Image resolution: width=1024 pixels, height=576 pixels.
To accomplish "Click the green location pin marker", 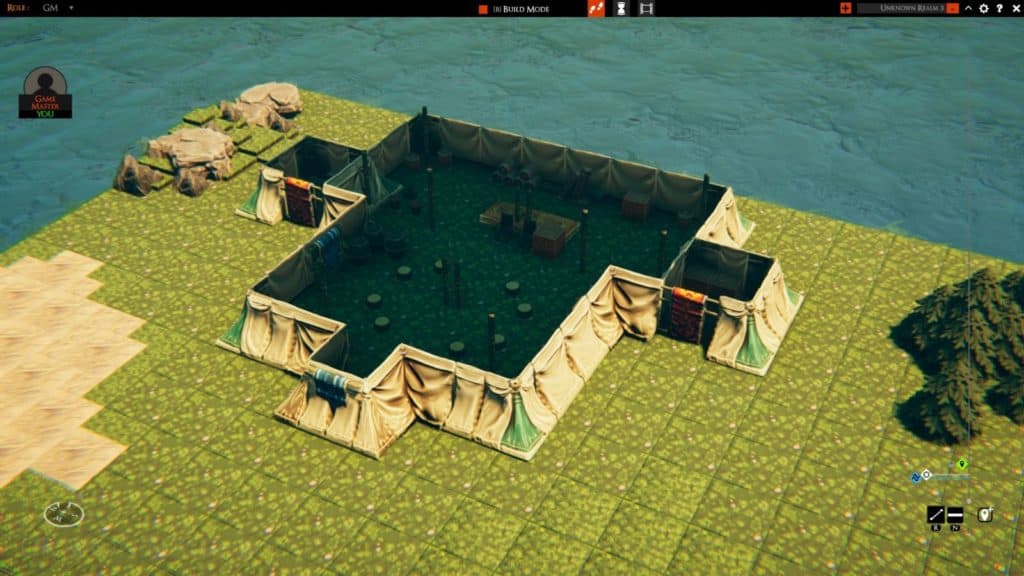I will point(962,464).
